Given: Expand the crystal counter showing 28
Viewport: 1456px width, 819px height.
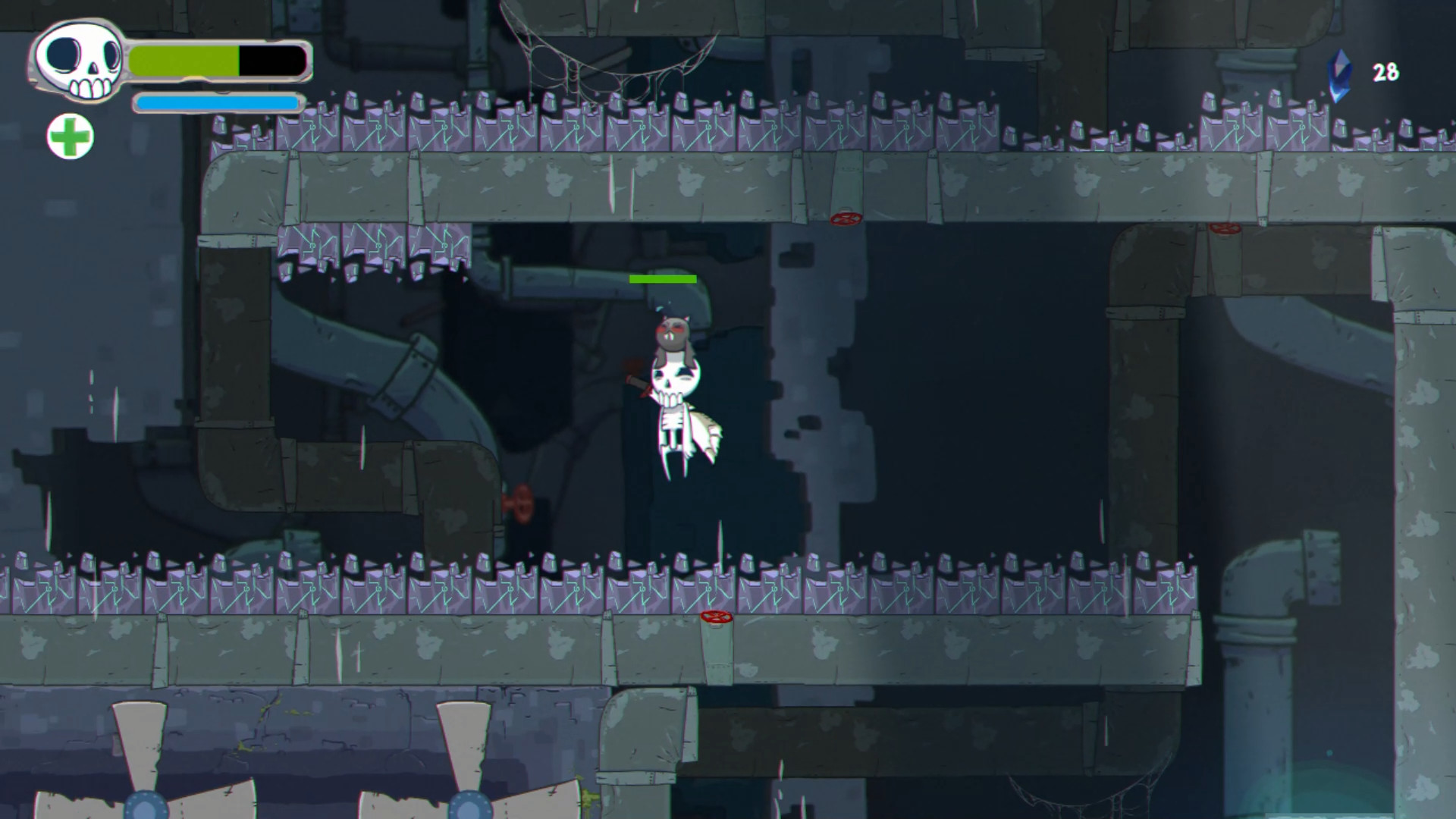Looking at the screenshot, I should [1385, 73].
